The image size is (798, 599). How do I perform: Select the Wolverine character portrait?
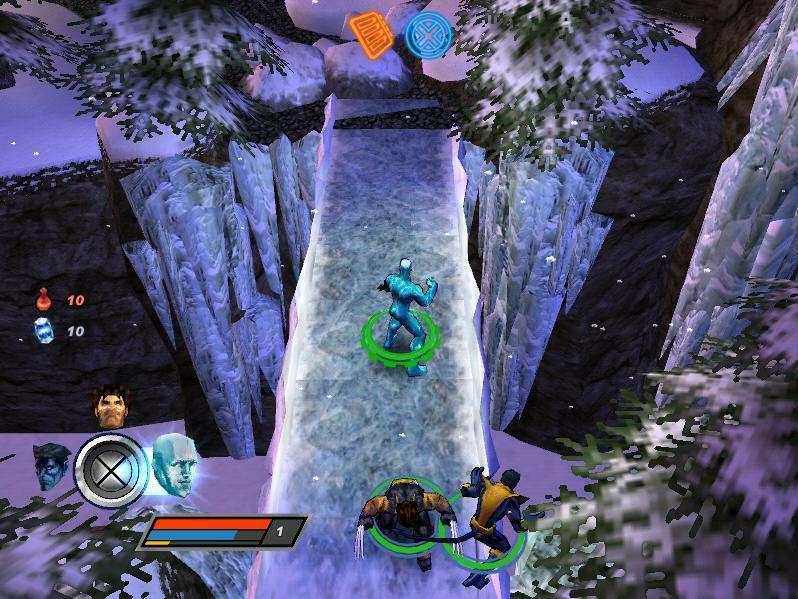110,406
